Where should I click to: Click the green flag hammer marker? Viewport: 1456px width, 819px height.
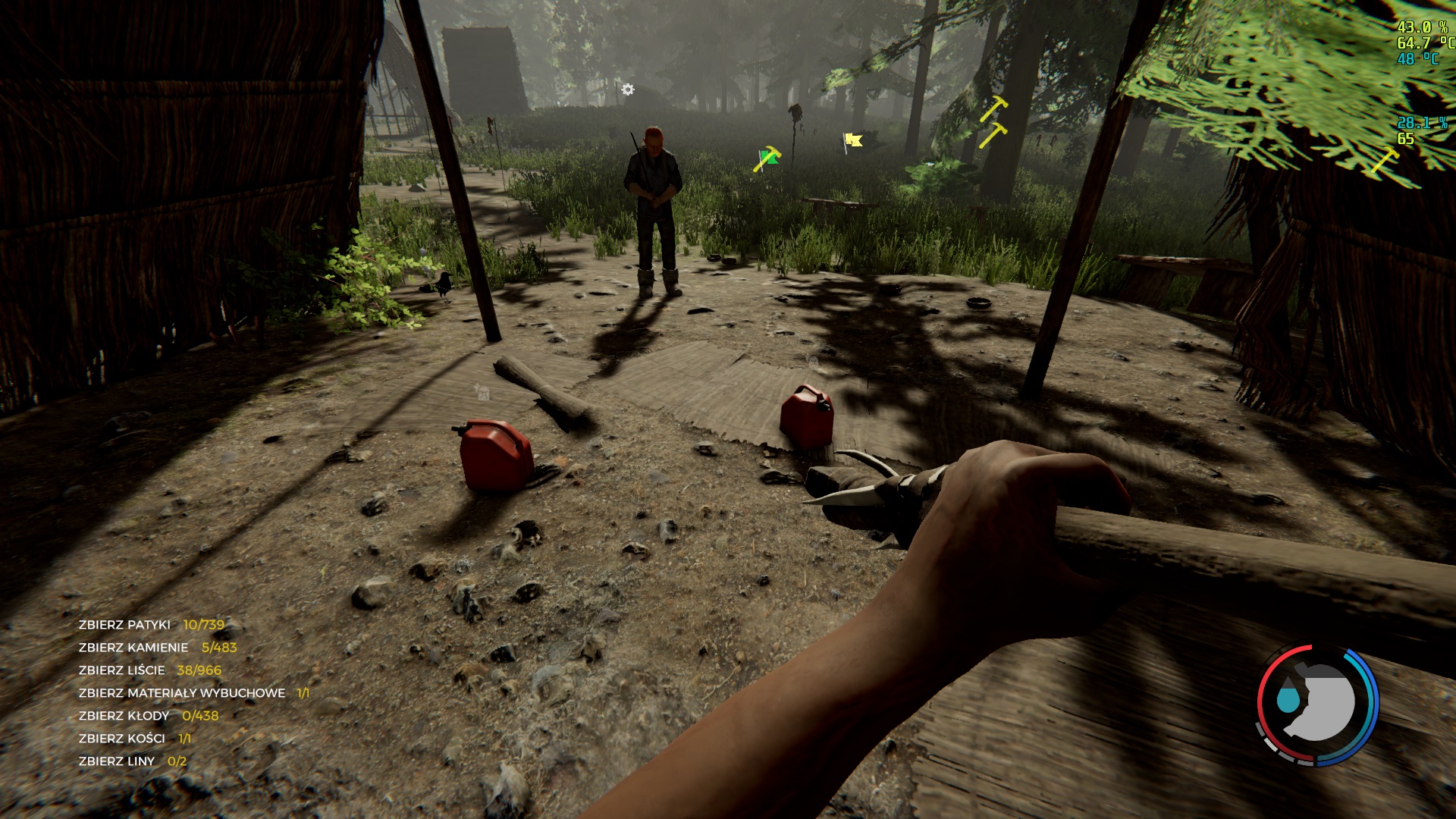point(767,158)
